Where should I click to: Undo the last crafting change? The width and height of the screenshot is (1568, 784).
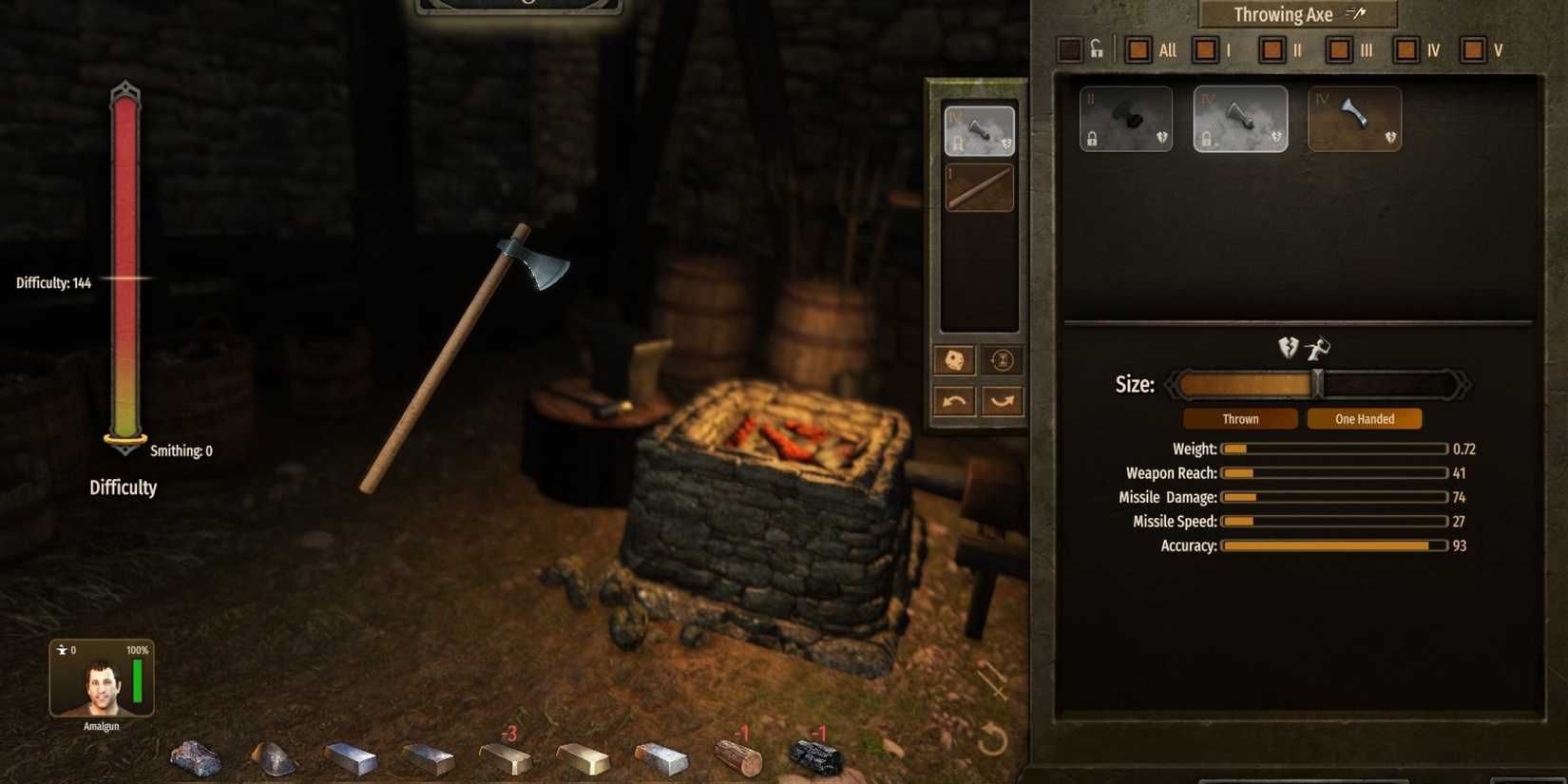click(953, 402)
